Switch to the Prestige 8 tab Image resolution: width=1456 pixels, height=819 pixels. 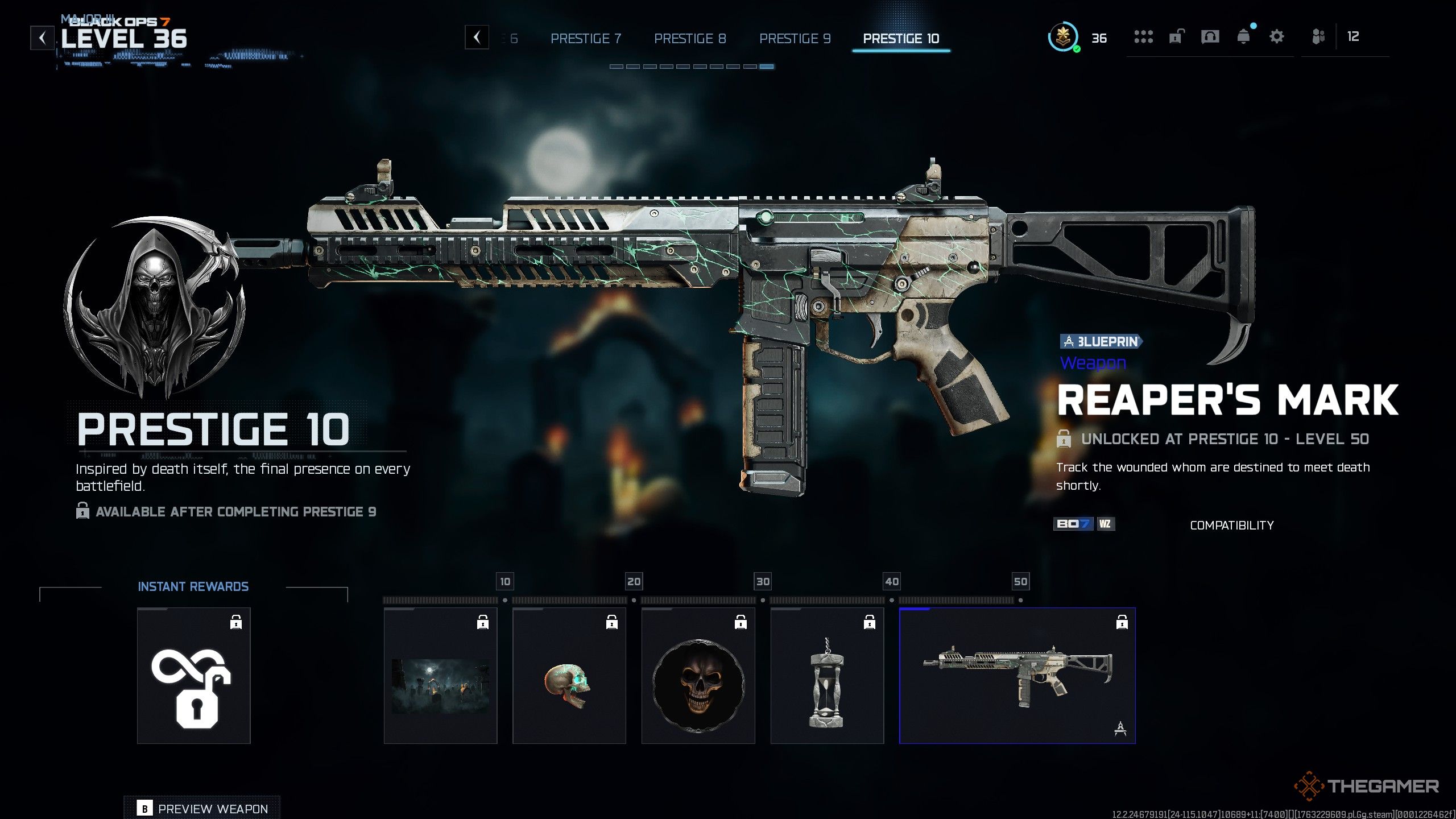(690, 39)
